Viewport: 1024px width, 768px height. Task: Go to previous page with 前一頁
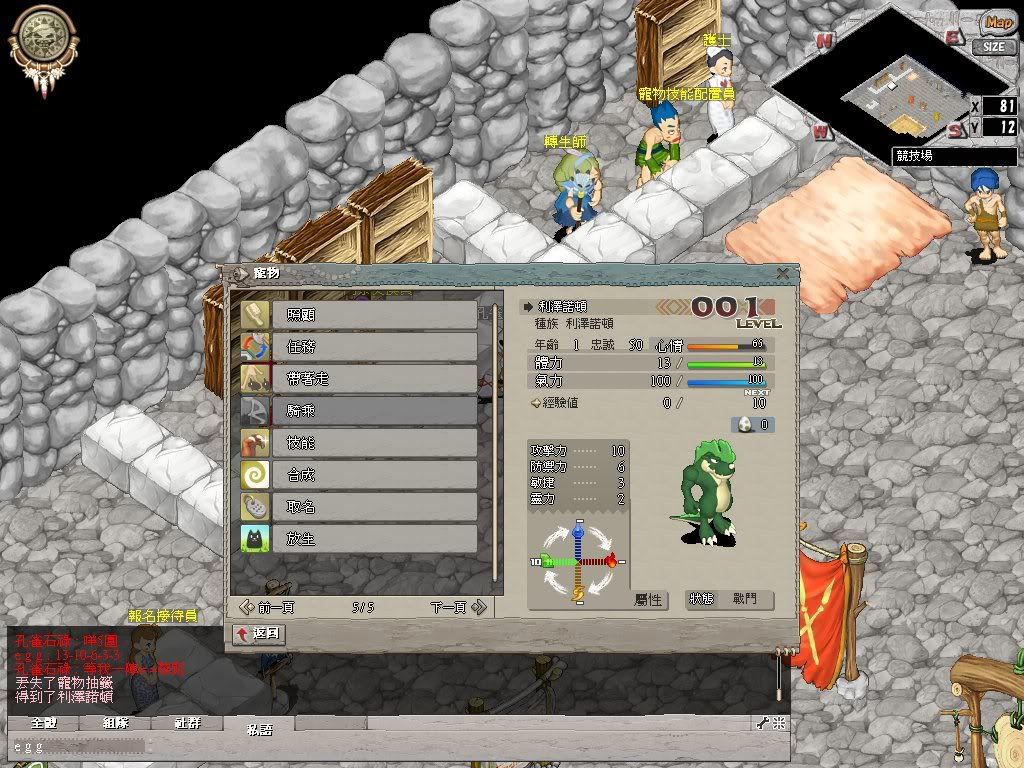tap(268, 607)
